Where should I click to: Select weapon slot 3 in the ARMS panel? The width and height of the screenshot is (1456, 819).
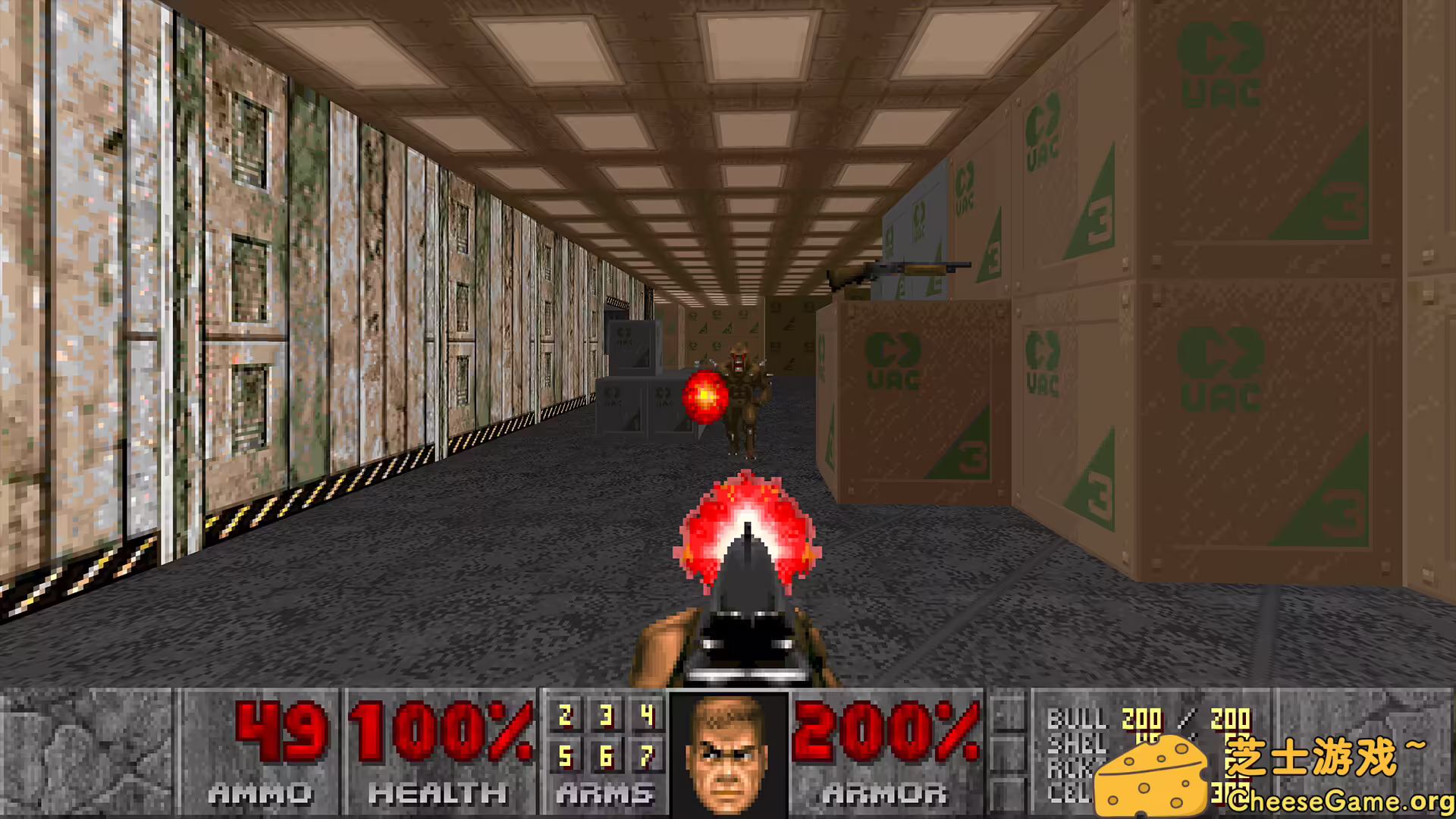[607, 714]
